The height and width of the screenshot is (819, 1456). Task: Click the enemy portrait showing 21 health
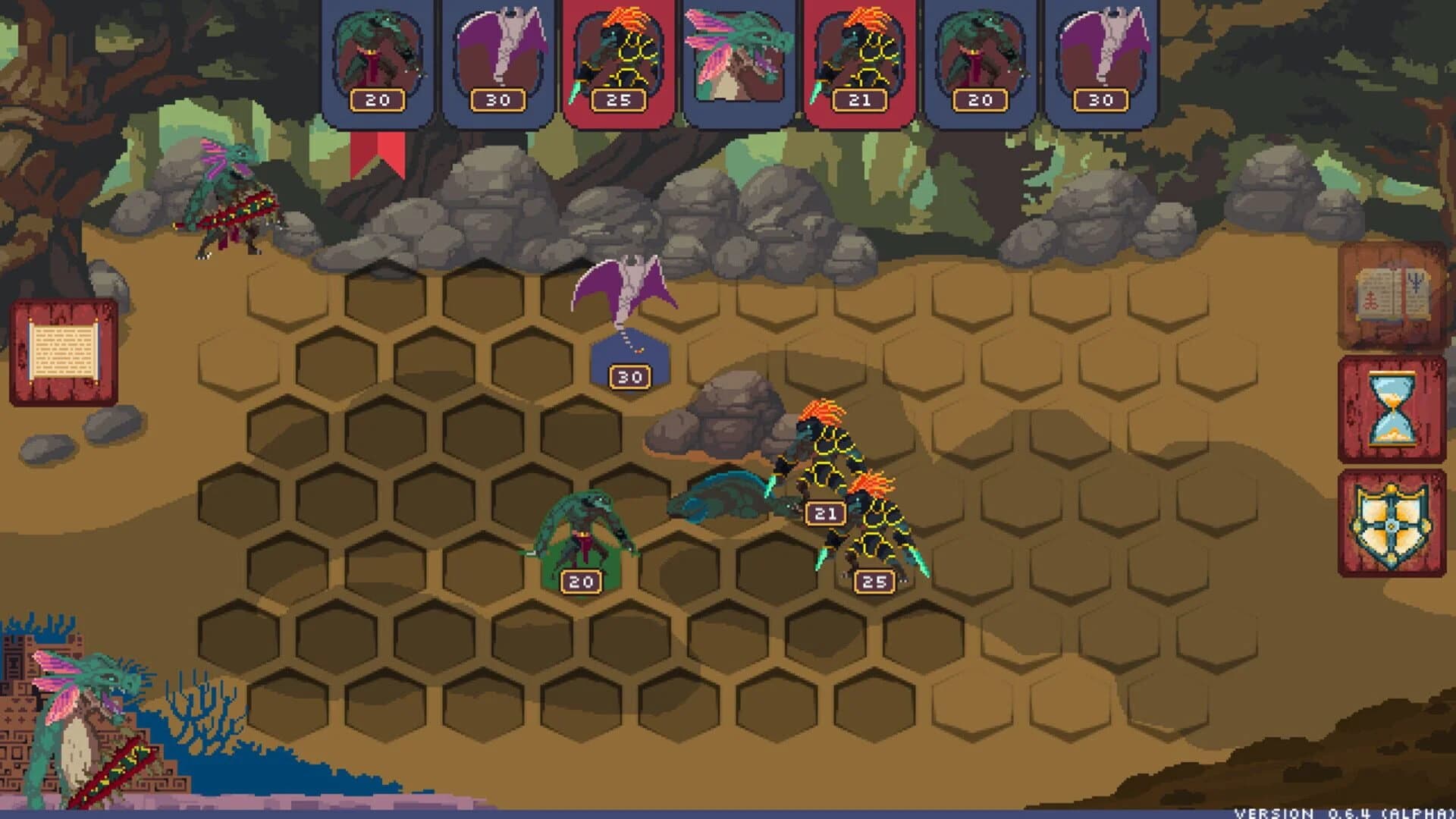(x=861, y=53)
